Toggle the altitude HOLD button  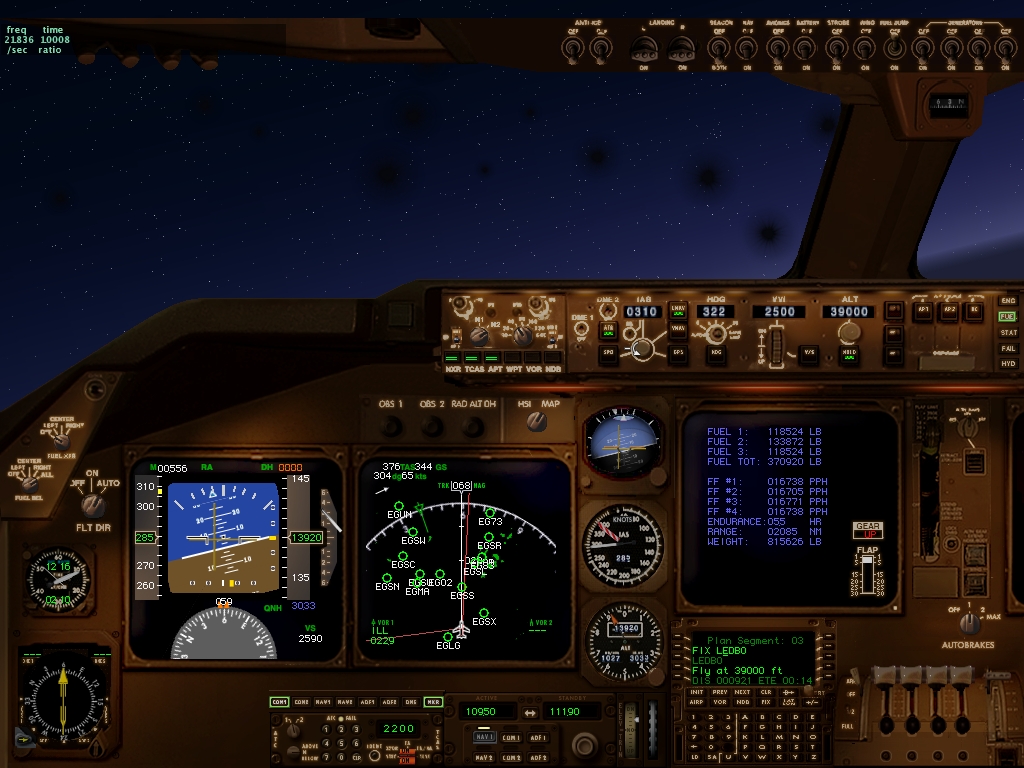pyautogui.click(x=850, y=352)
